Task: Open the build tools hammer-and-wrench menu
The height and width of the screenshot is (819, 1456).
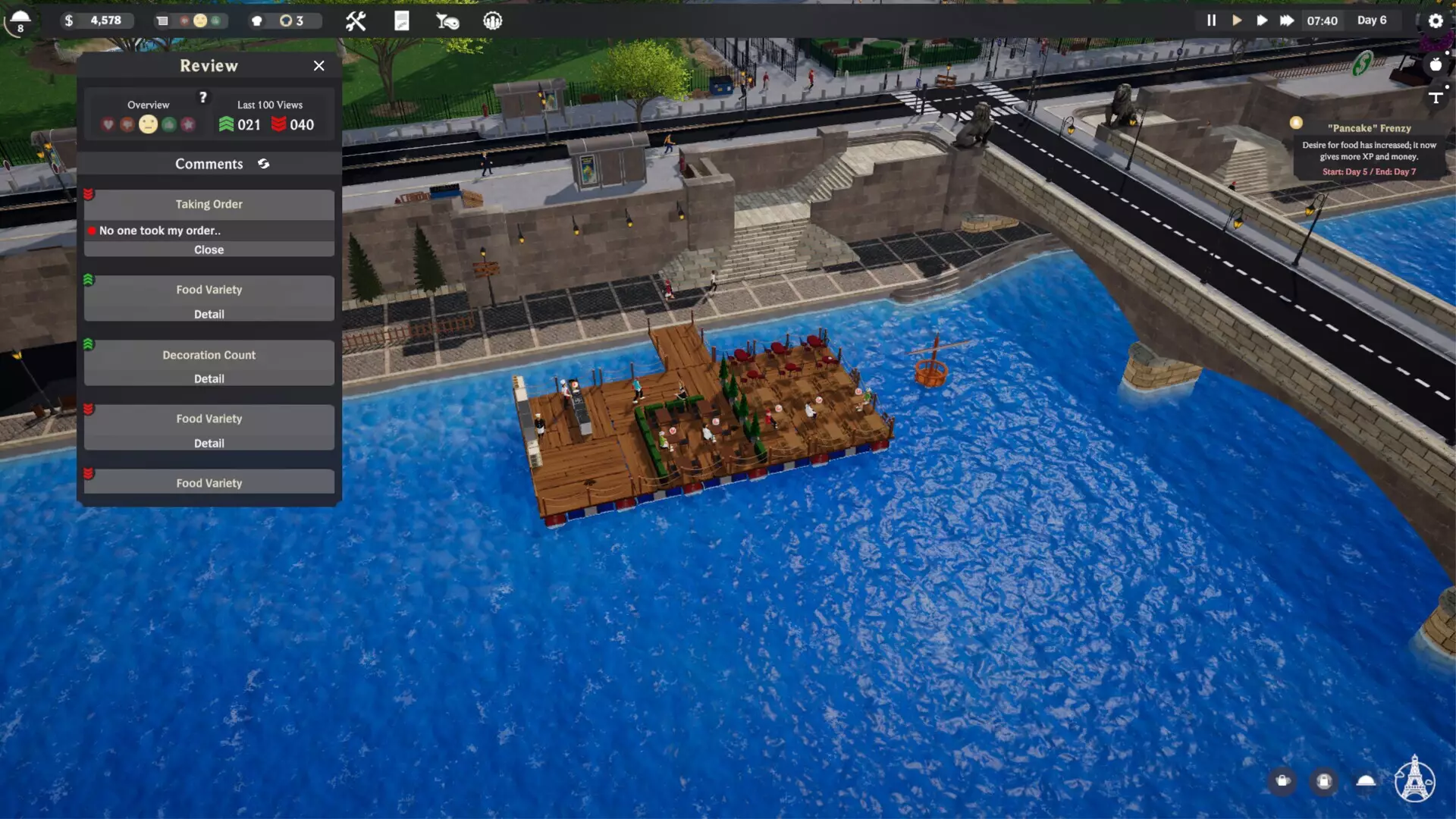Action: tap(356, 21)
